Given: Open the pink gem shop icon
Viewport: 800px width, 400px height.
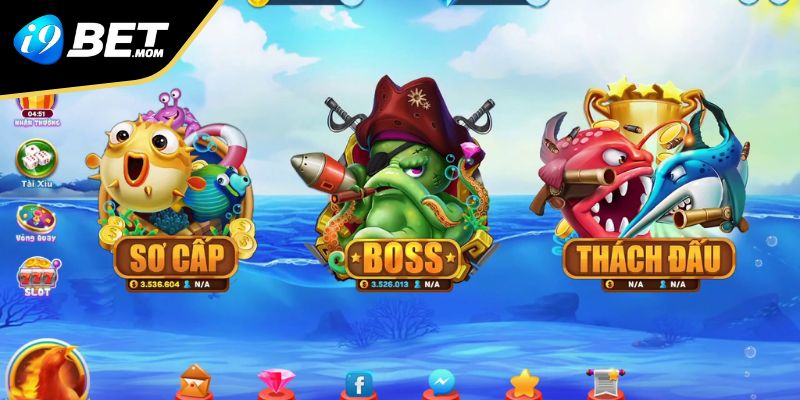Looking at the screenshot, I should pyautogui.click(x=276, y=383).
